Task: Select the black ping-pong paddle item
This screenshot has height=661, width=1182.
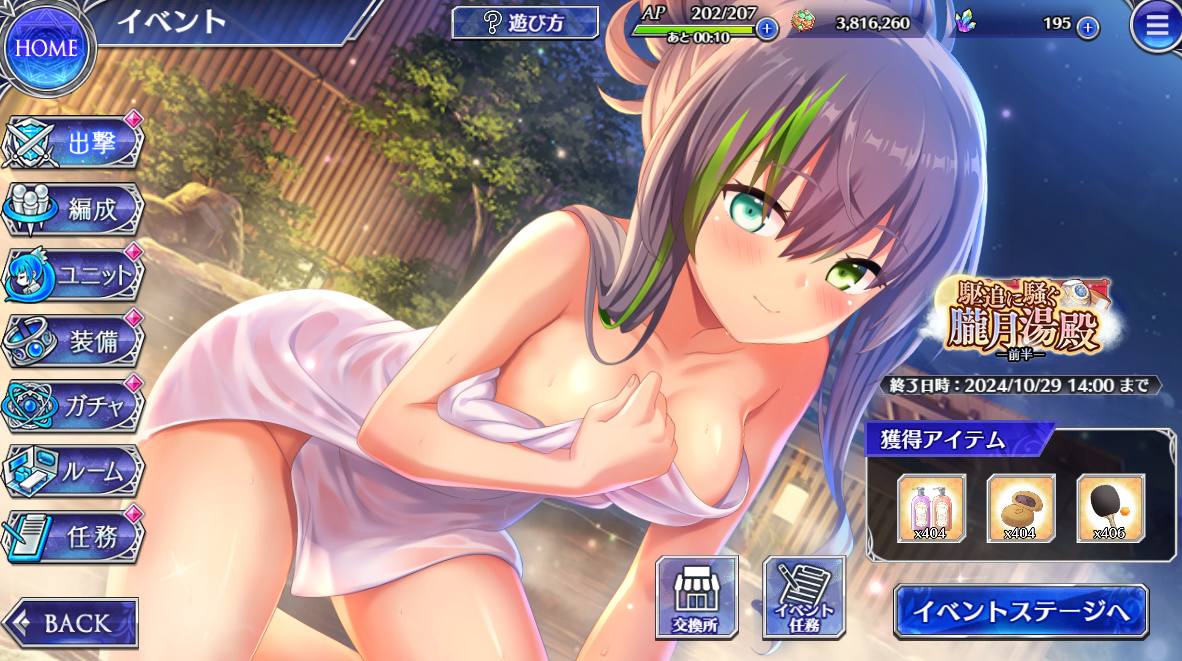Action: pos(1110,508)
